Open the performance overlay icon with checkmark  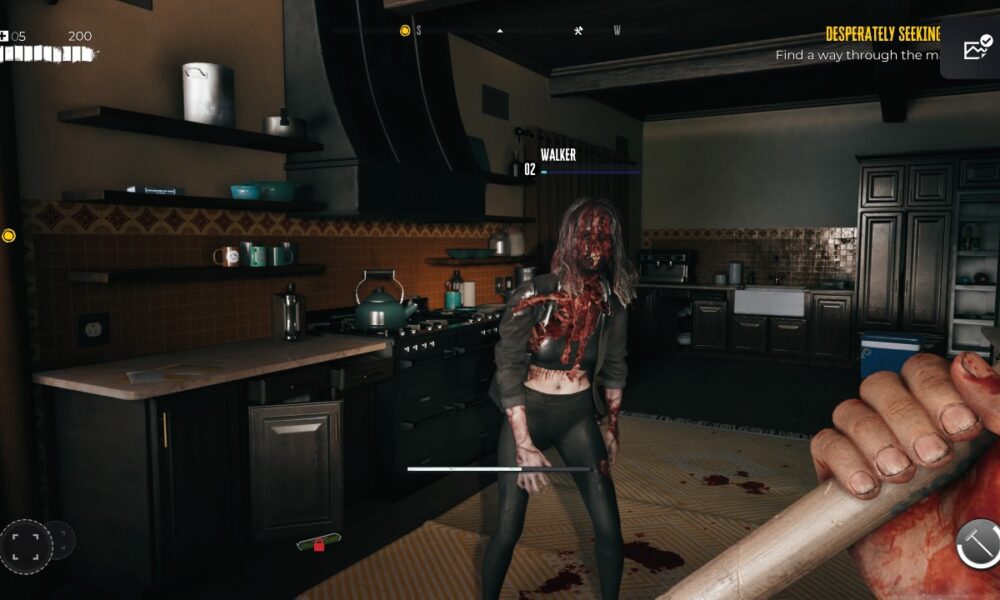click(976, 49)
